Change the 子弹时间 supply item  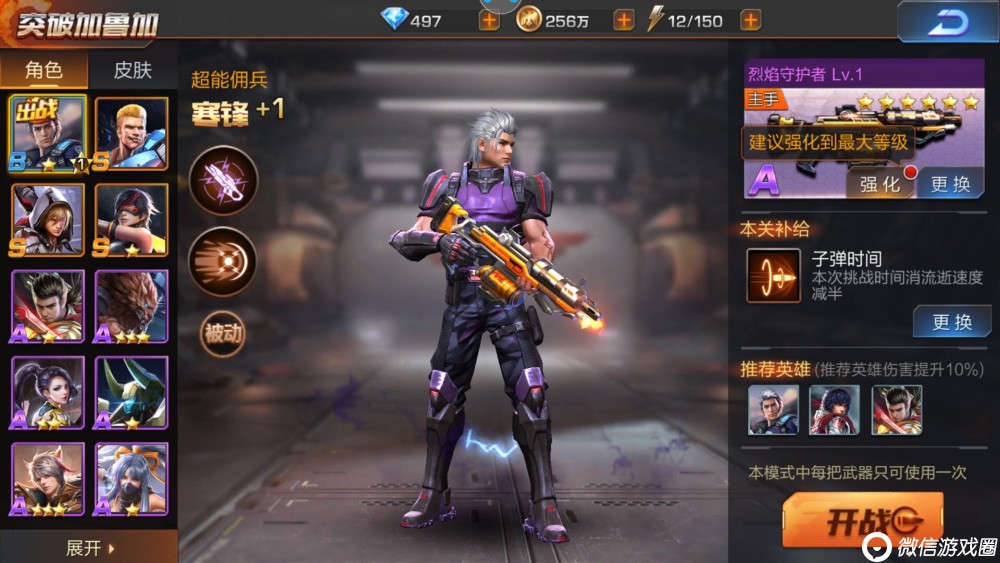(x=951, y=322)
